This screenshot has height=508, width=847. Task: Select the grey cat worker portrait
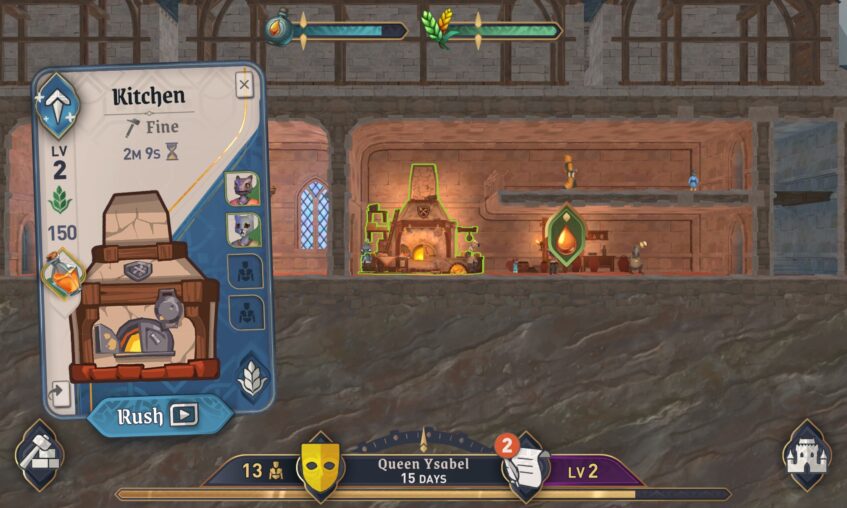point(242,229)
